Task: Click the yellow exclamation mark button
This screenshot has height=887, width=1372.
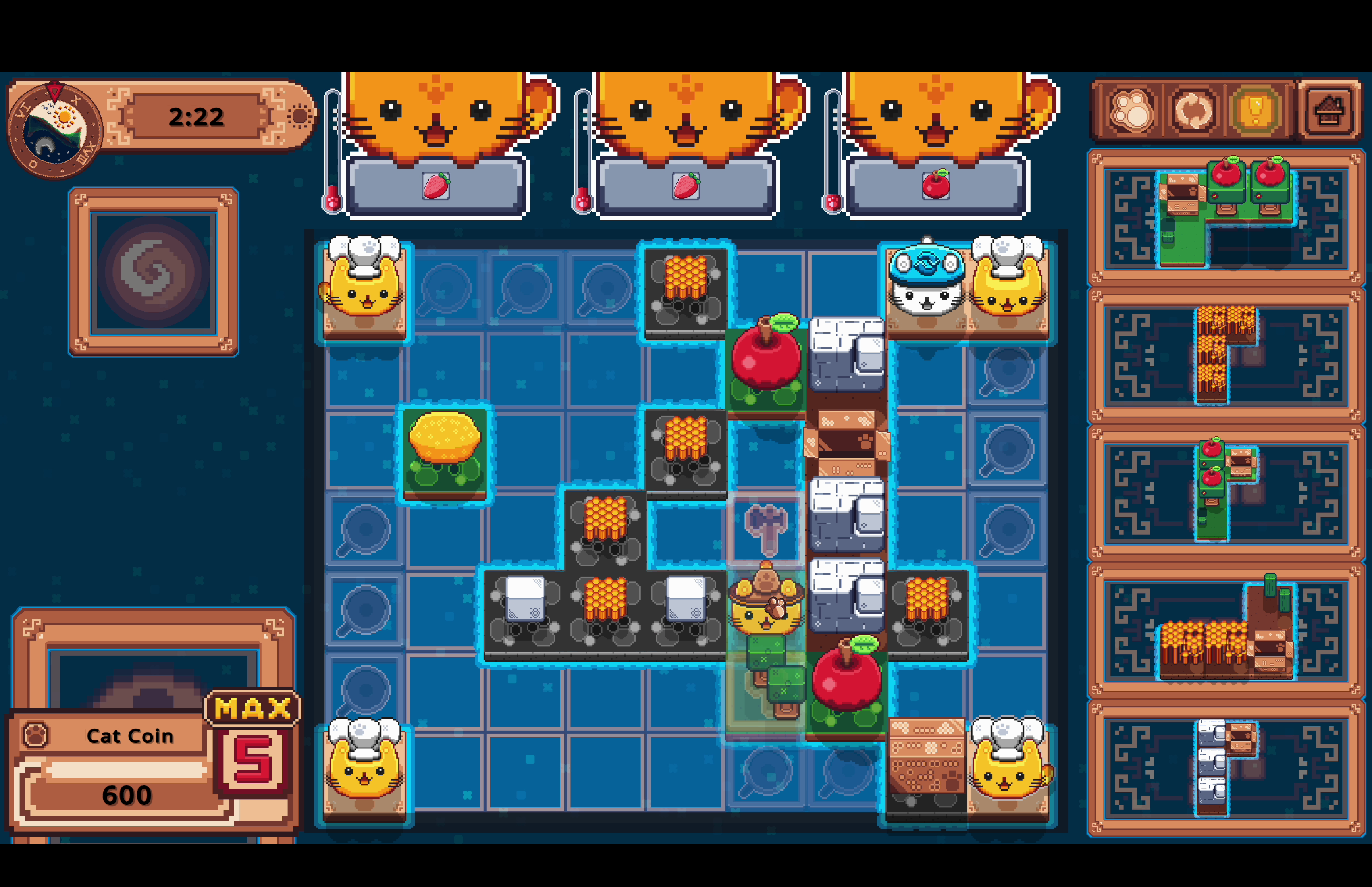Action: 1256,111
